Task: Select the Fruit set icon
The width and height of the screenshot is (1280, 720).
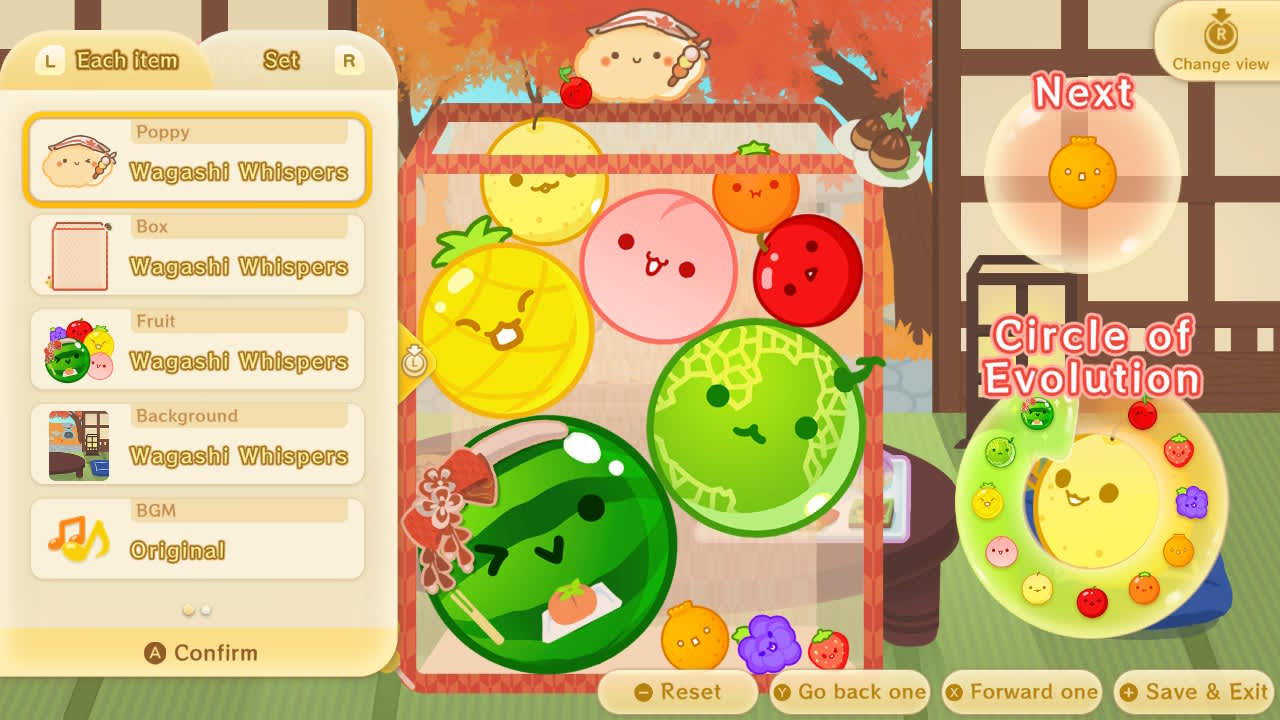Action: tap(78, 348)
